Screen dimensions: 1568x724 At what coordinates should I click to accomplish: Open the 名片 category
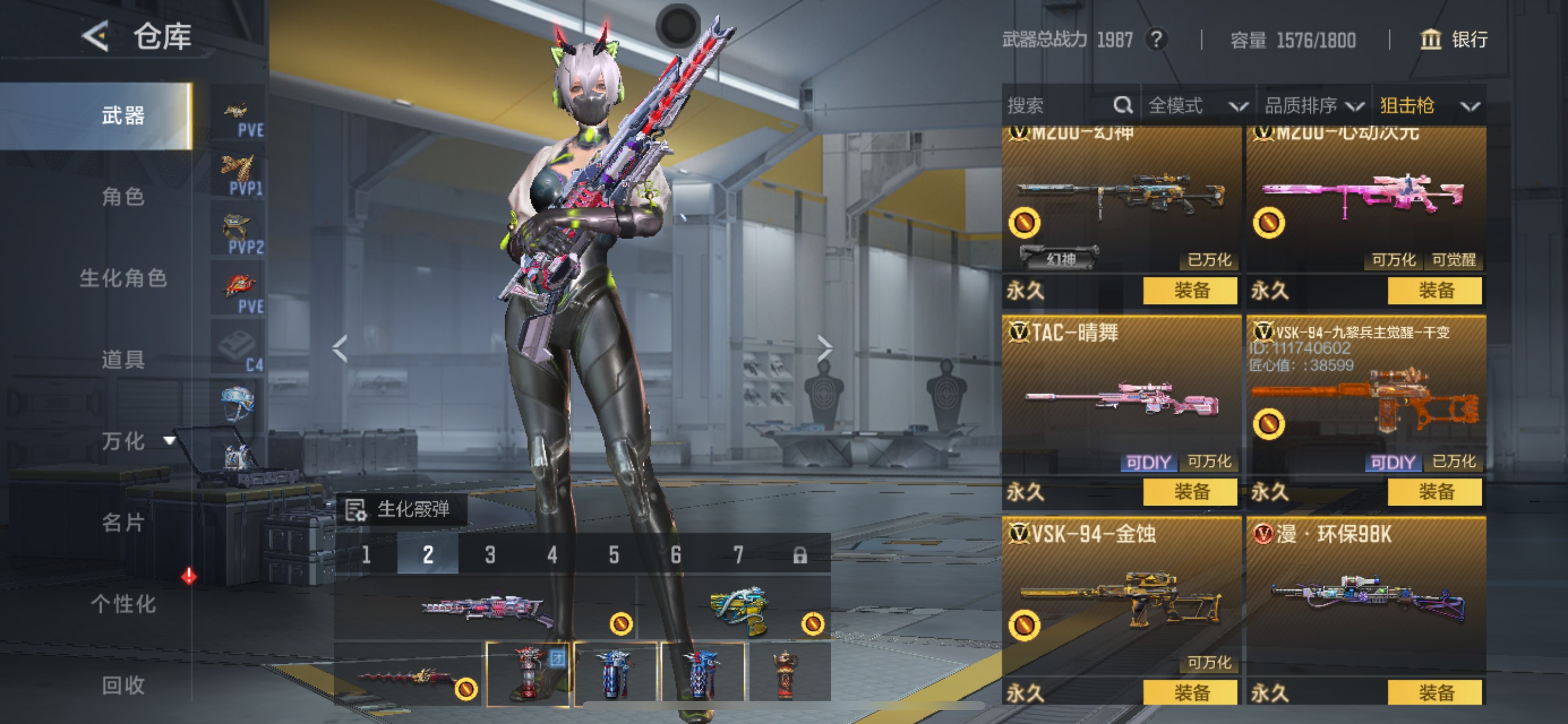123,522
